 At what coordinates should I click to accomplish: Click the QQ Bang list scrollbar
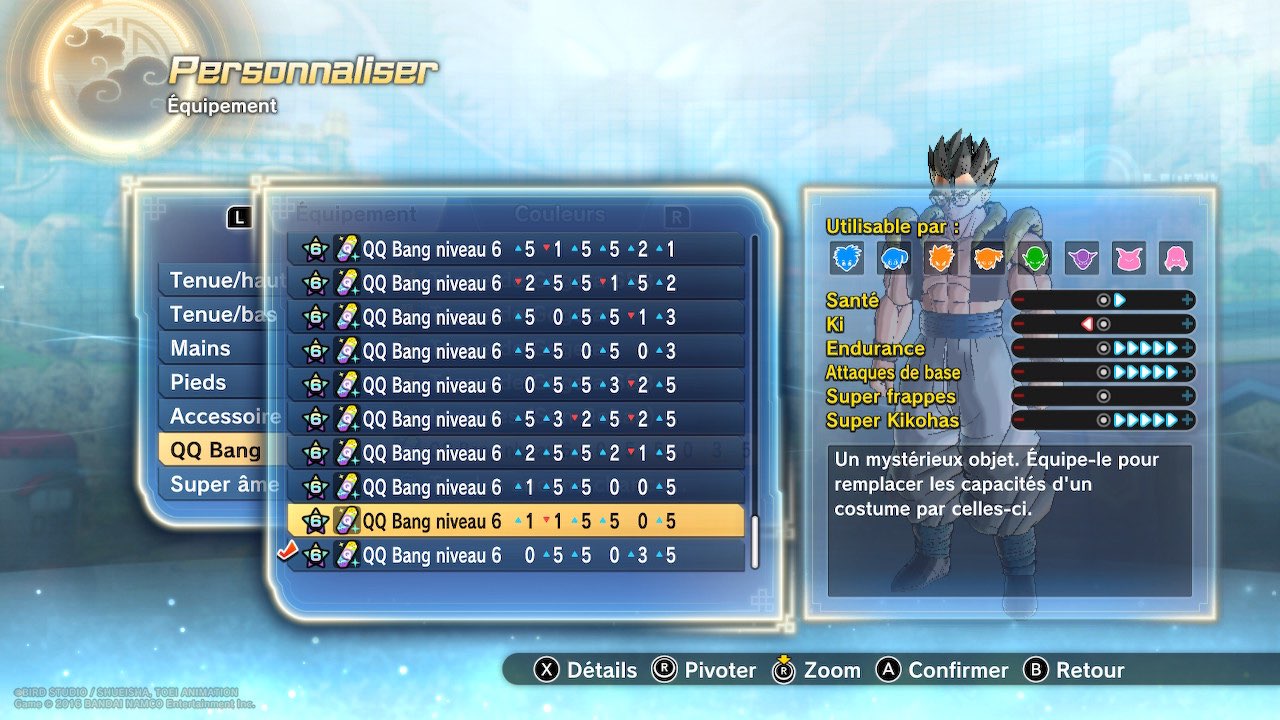755,400
